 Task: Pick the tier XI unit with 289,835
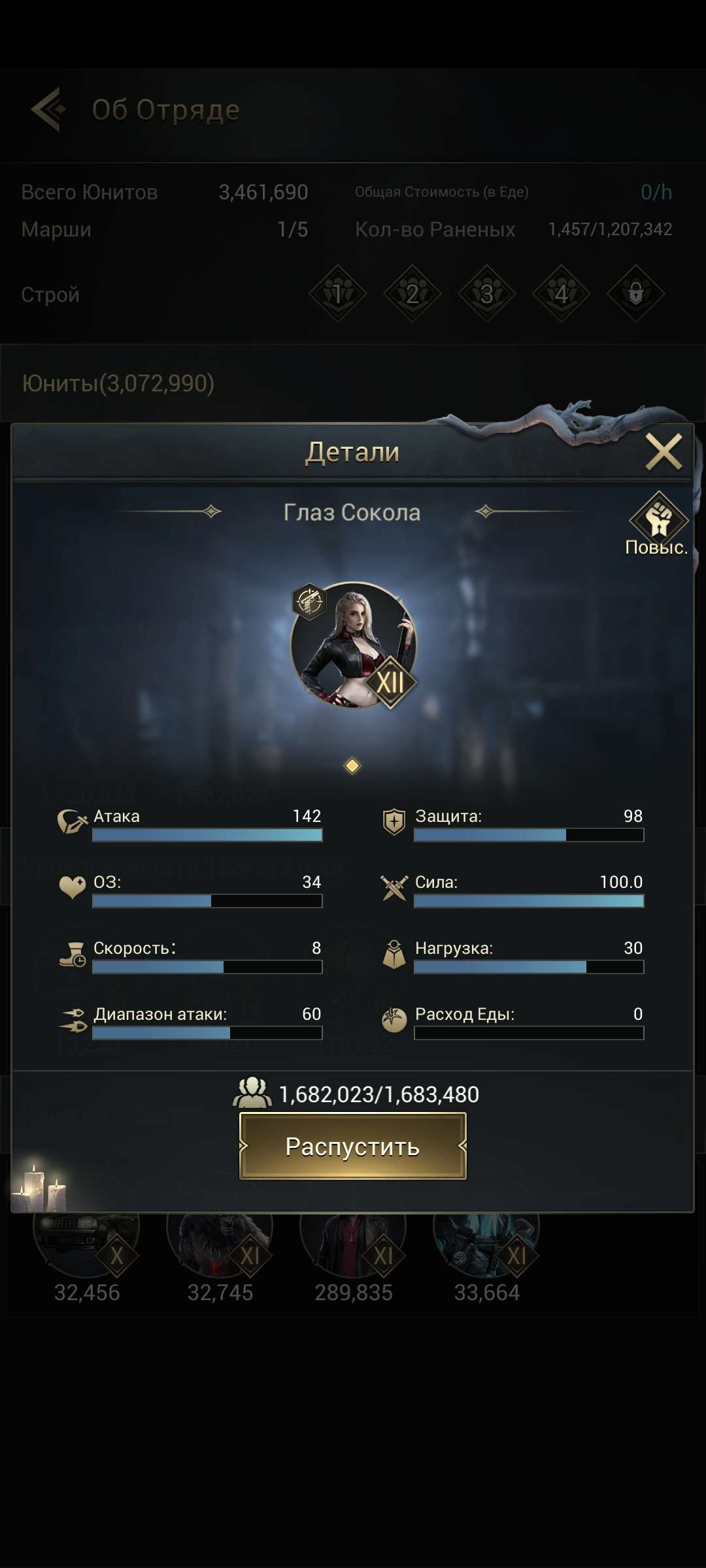coord(353,1241)
